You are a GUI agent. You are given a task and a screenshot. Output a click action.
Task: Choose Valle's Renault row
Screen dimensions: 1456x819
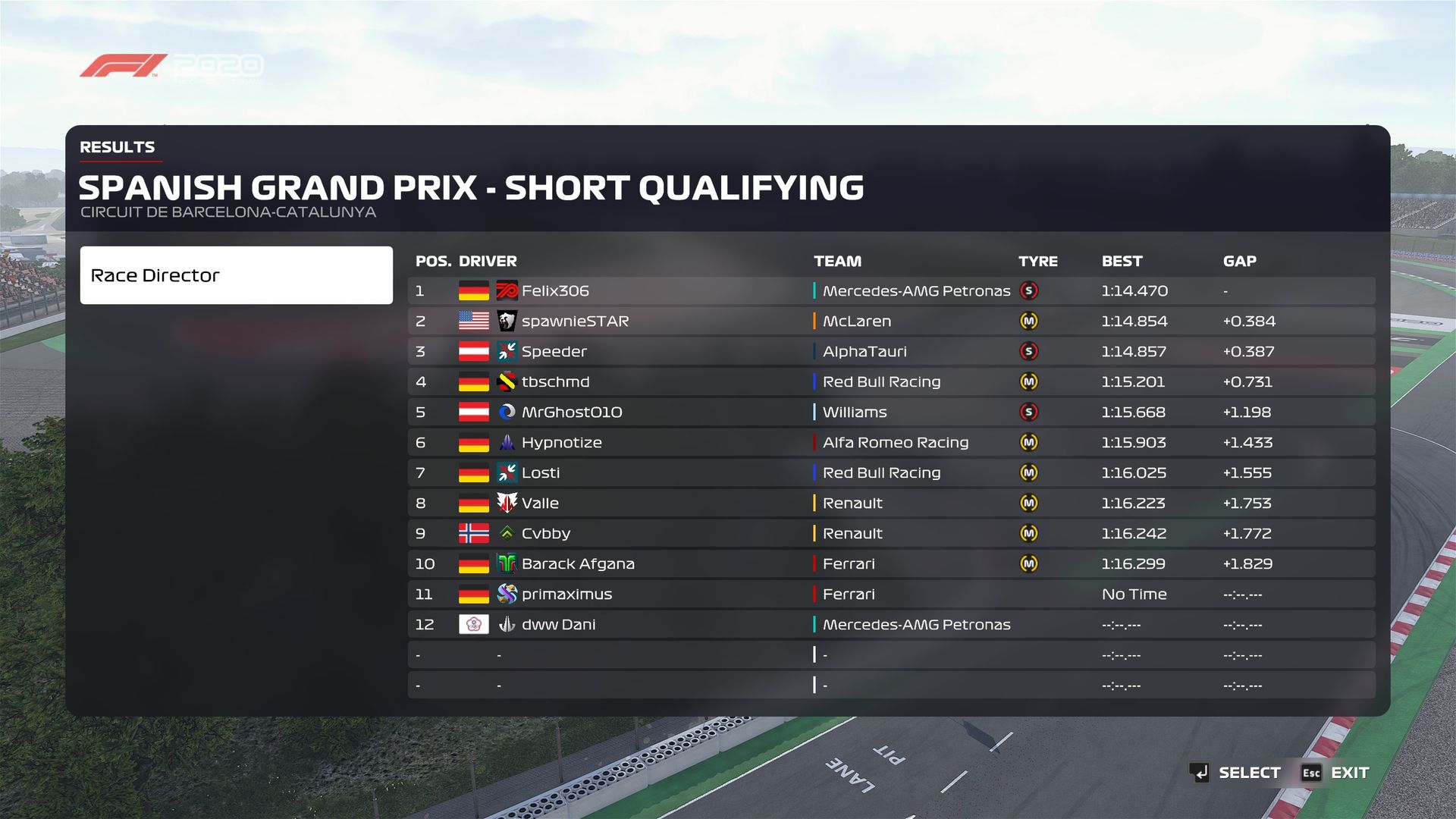point(890,504)
